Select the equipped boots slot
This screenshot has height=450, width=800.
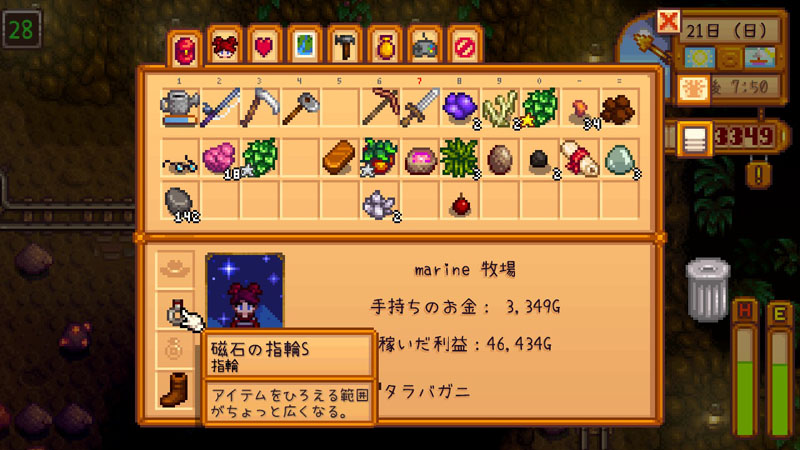pos(177,390)
